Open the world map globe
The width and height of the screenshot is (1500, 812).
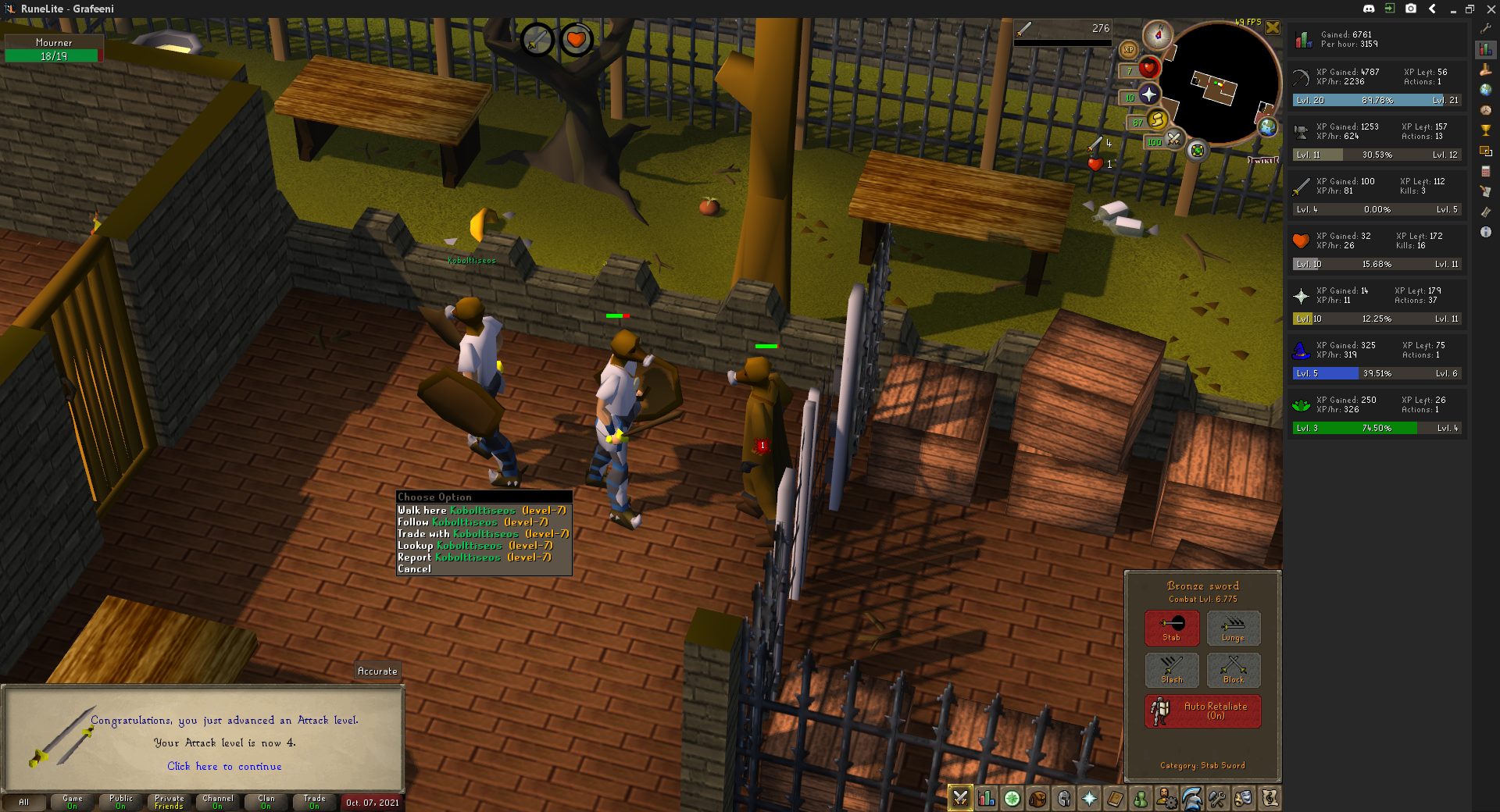(1267, 126)
